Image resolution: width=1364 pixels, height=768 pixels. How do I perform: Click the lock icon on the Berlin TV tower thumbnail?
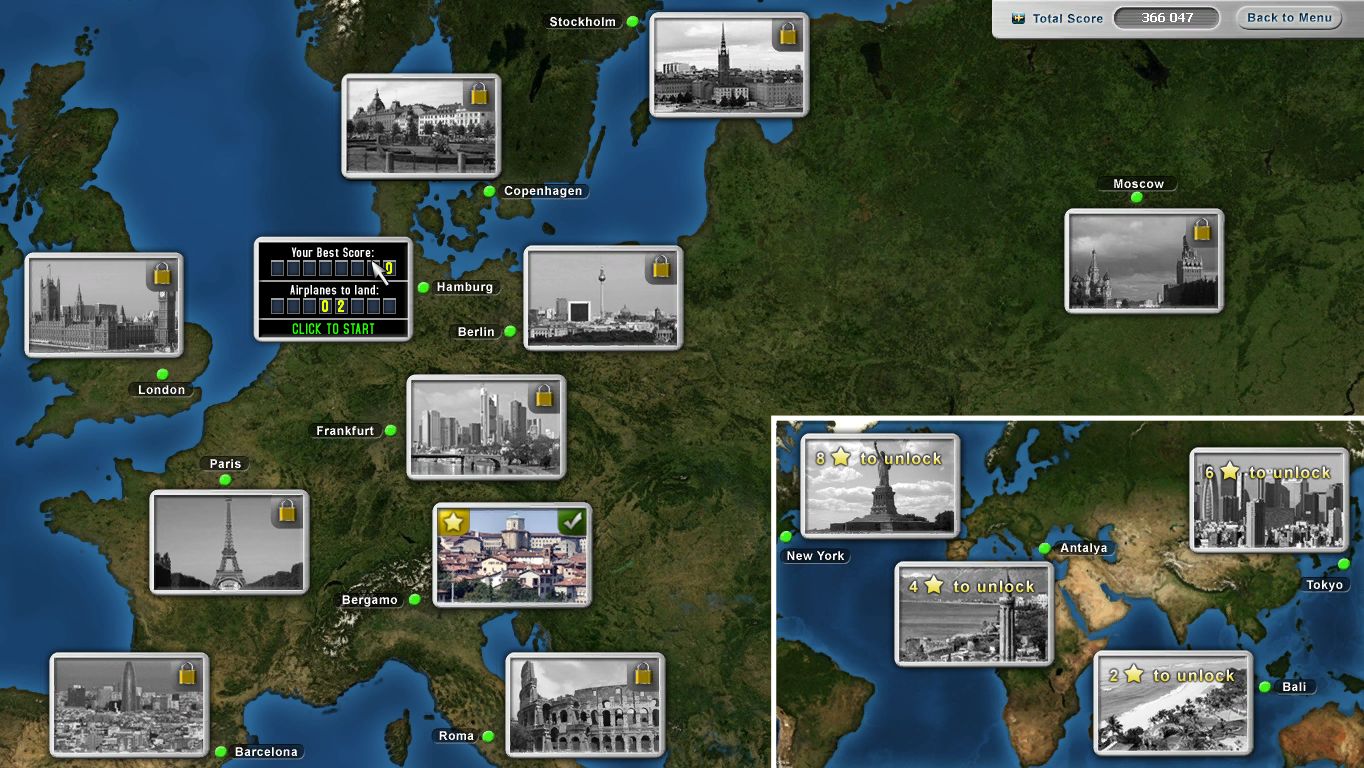660,268
